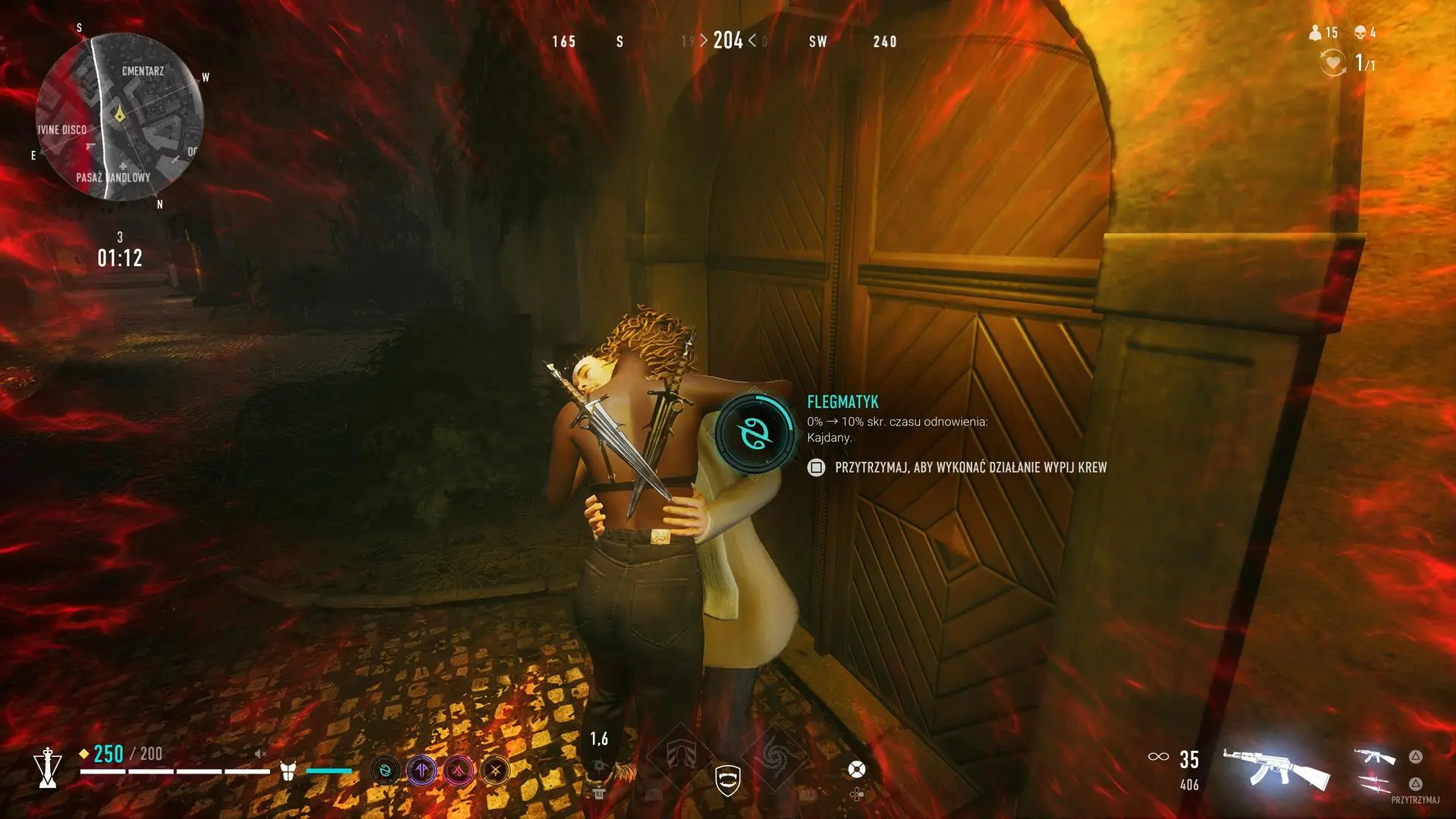
Task: Select the magenta resonance icon in the bottom bar
Action: click(x=458, y=771)
